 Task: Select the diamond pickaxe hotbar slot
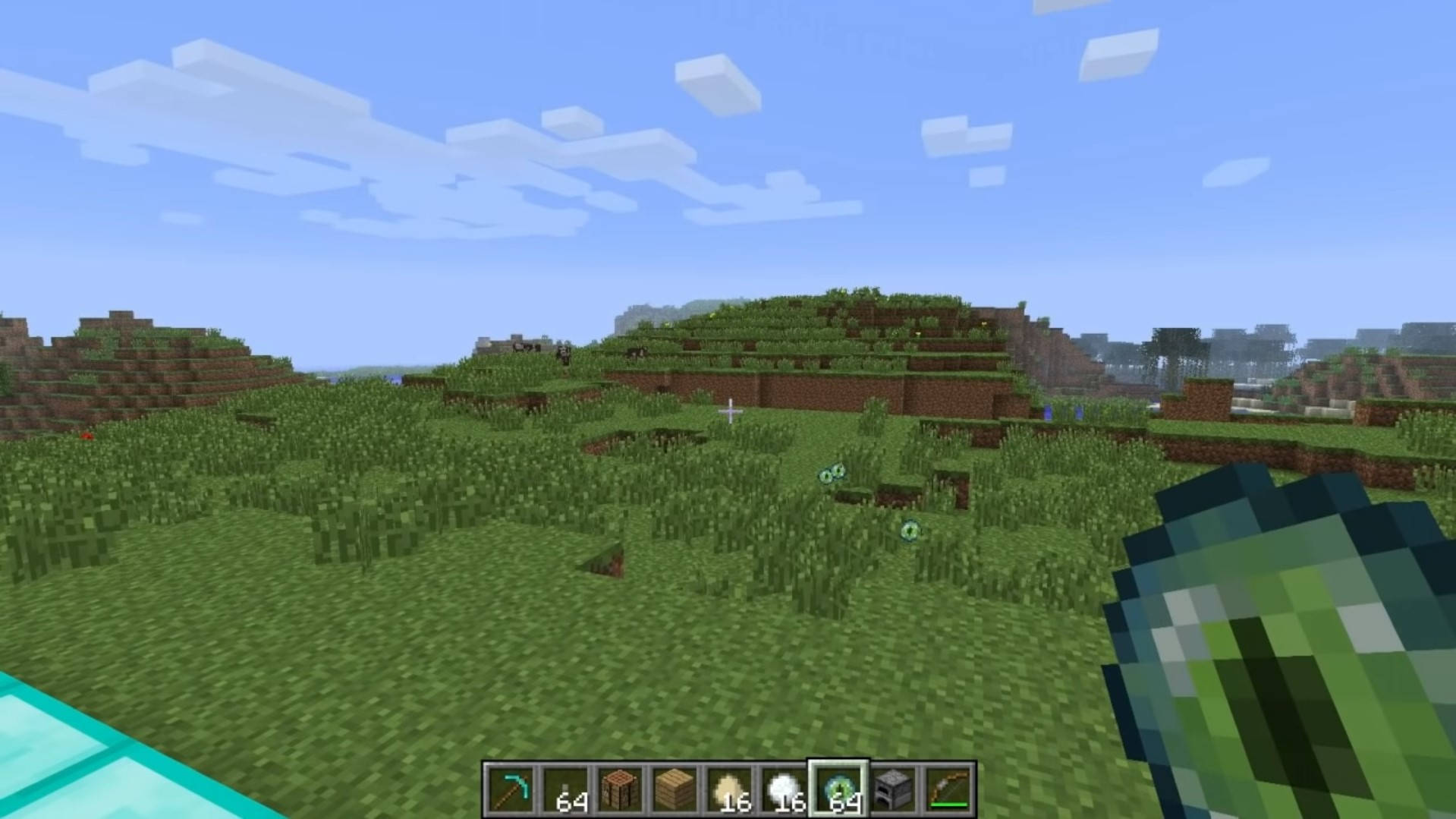(x=510, y=790)
